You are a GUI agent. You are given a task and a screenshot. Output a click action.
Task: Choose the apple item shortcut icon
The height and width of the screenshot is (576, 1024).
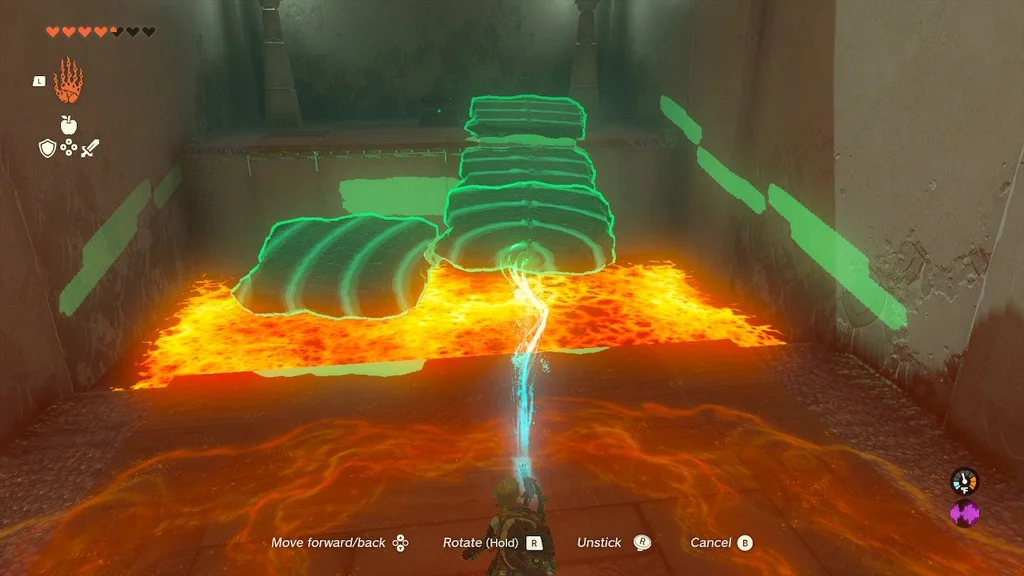tap(68, 124)
